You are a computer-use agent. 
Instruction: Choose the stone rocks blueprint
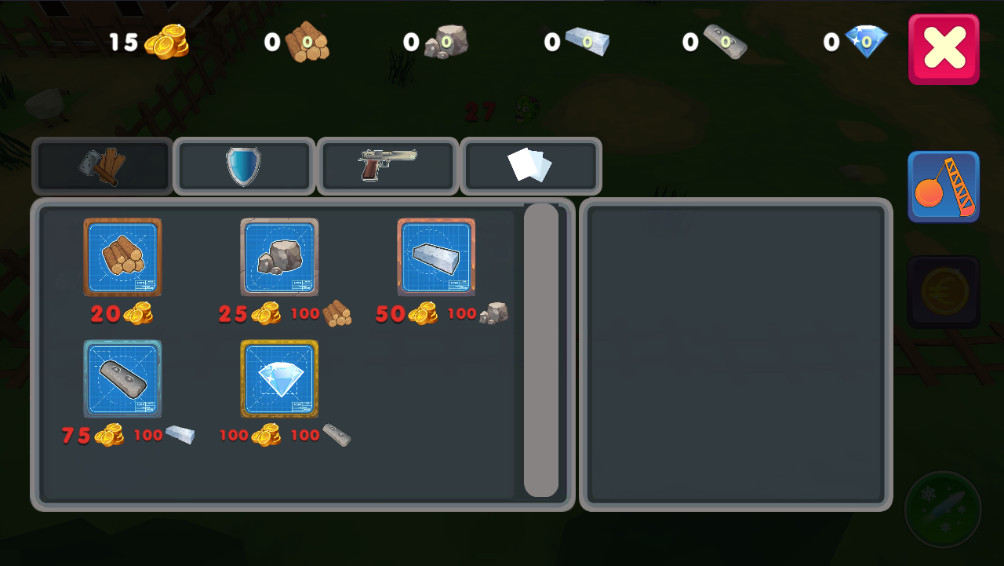click(x=279, y=257)
